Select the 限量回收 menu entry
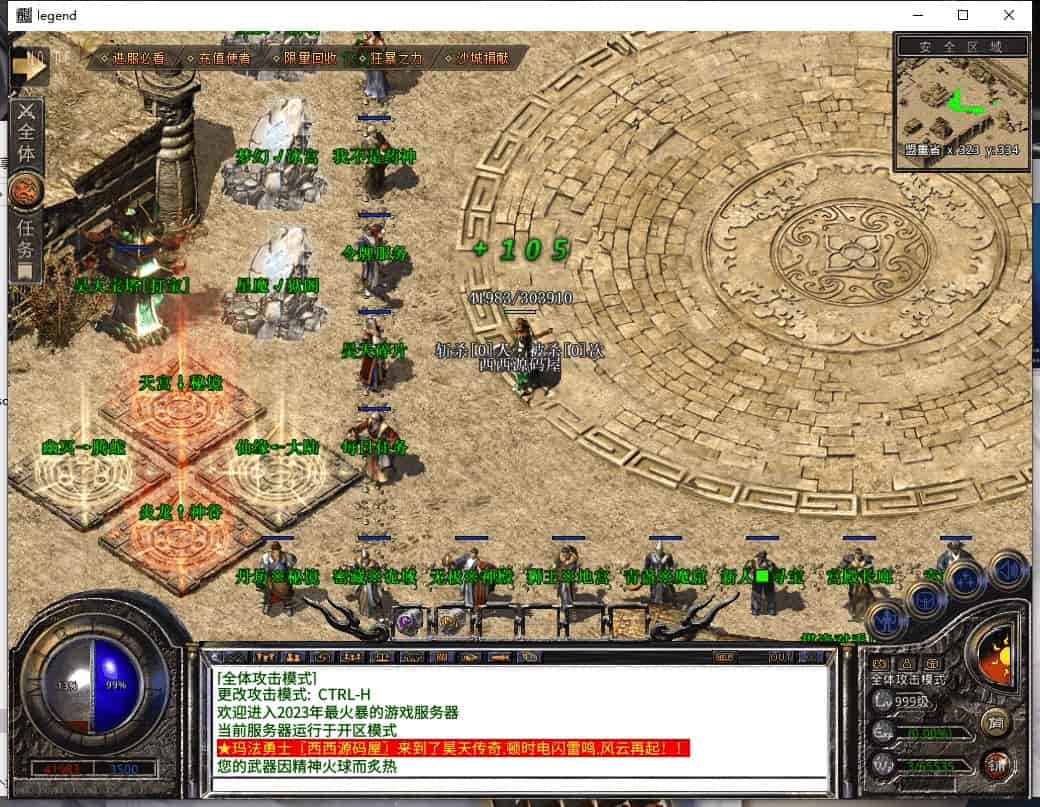This screenshot has height=807, width=1040. [304, 58]
